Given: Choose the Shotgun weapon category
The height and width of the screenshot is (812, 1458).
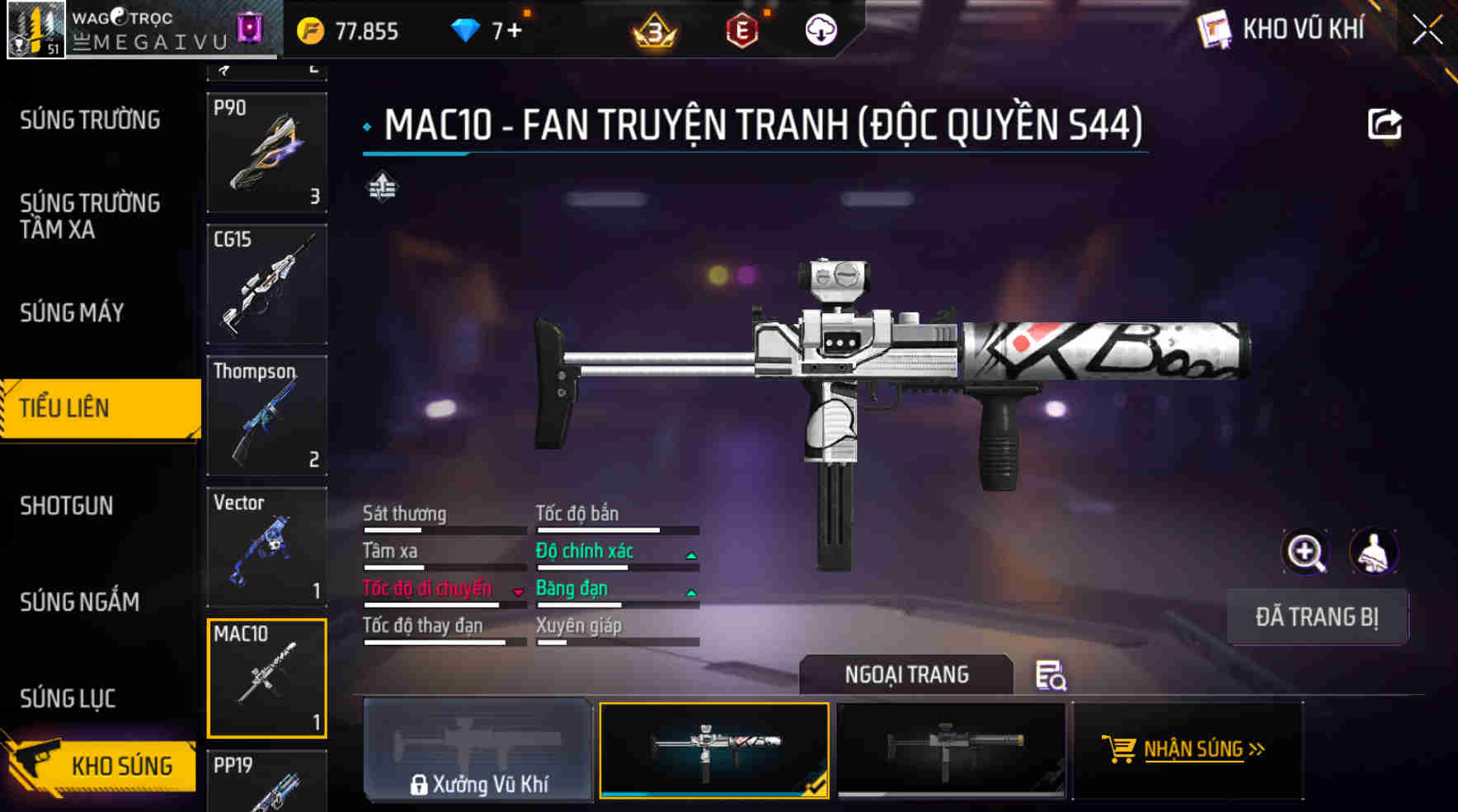Looking at the screenshot, I should pyautogui.click(x=67, y=505).
